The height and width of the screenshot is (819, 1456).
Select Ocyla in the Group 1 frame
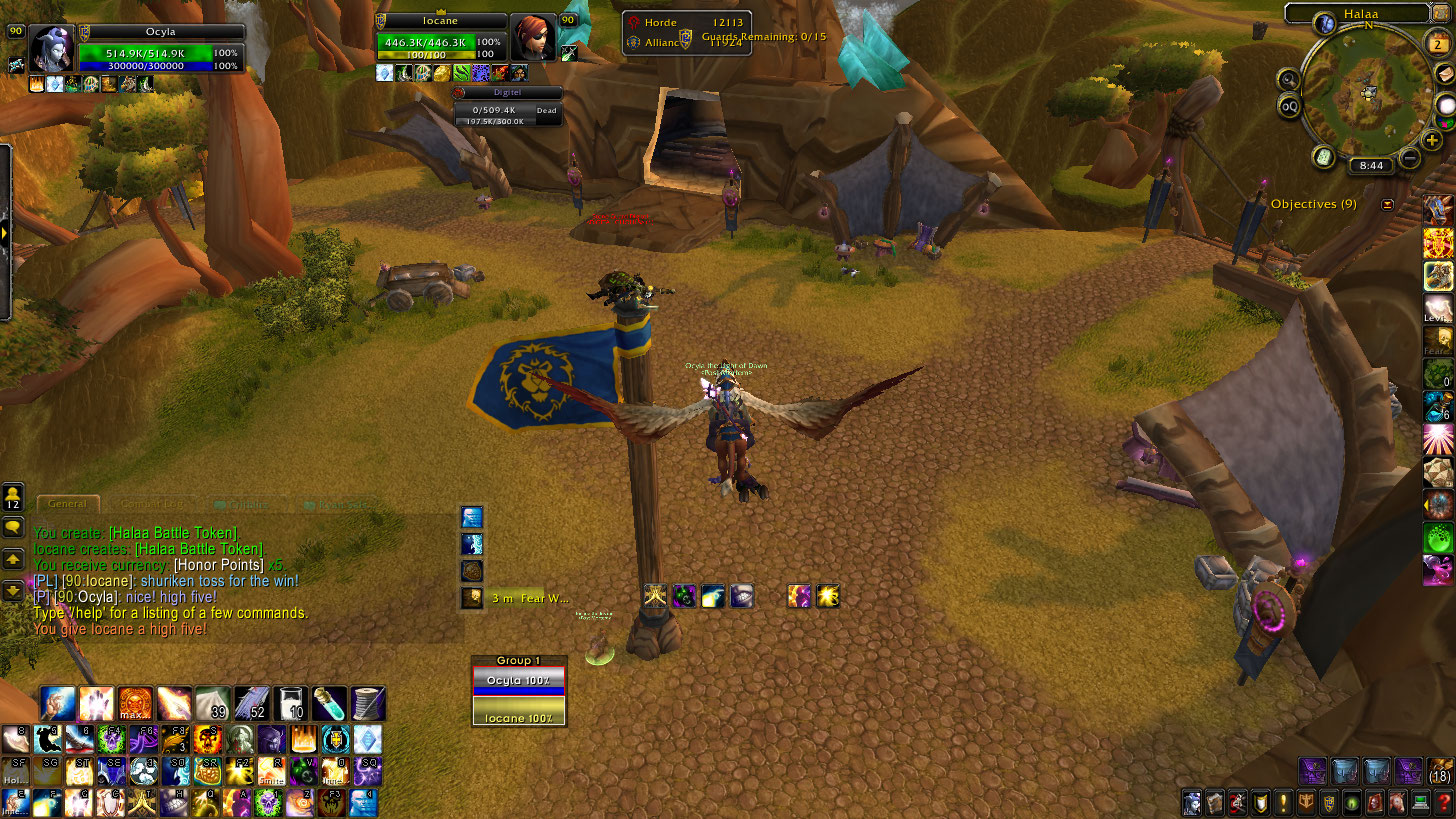click(x=519, y=680)
